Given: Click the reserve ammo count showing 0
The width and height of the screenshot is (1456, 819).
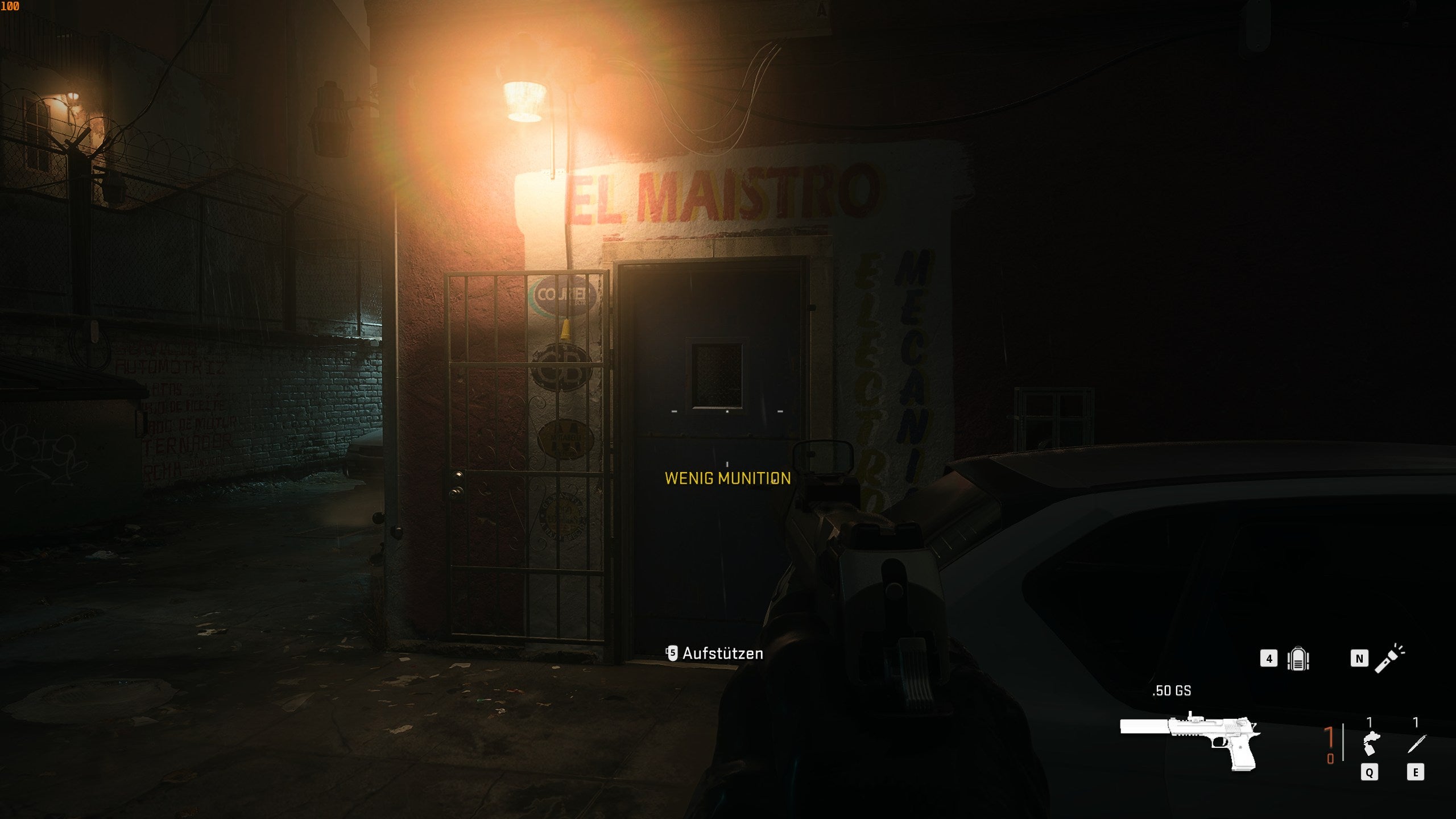Looking at the screenshot, I should click(x=1330, y=757).
